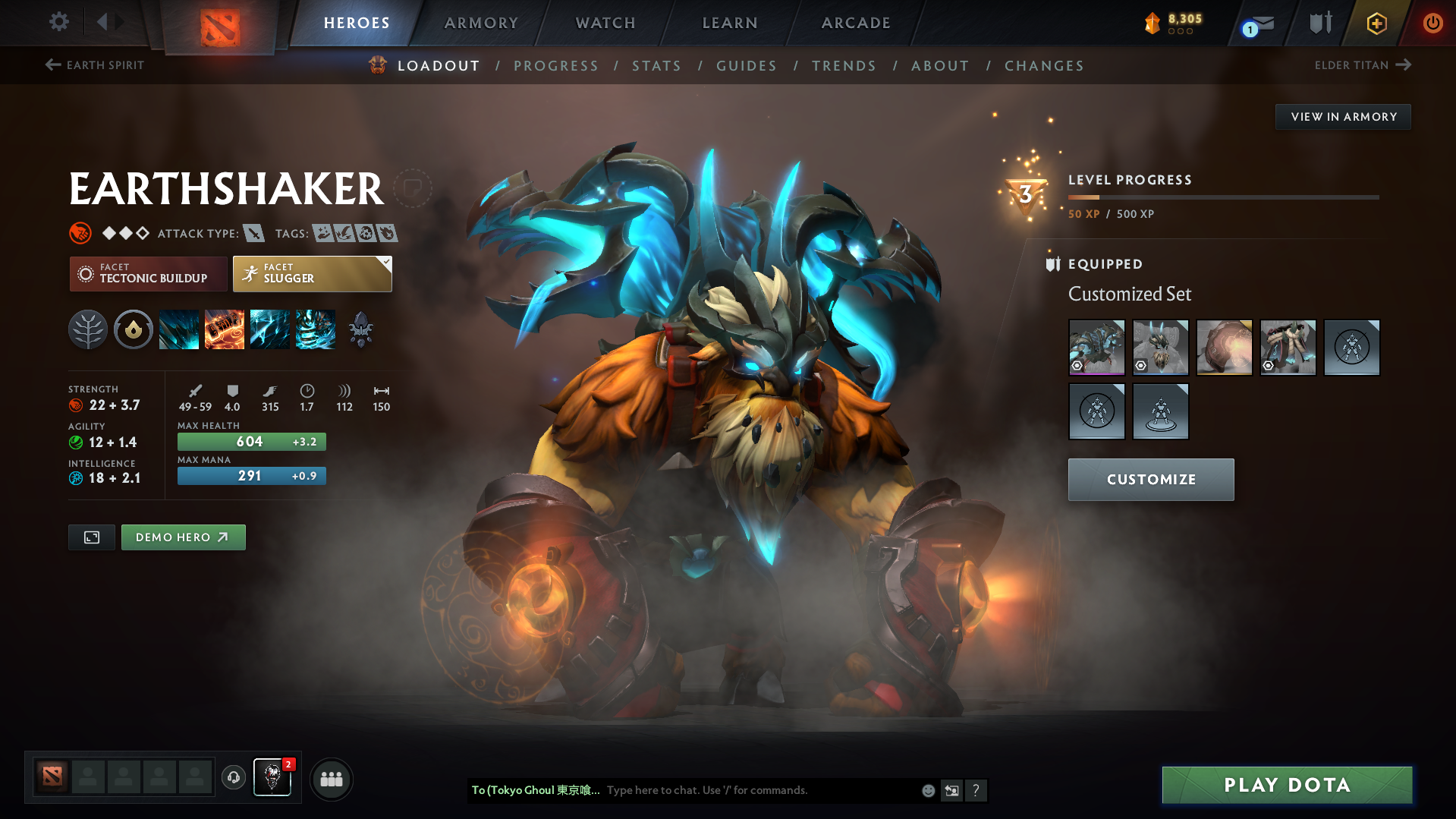Click the Aghanim's Shard upgrade icon
1456x819 pixels.
coord(360,329)
